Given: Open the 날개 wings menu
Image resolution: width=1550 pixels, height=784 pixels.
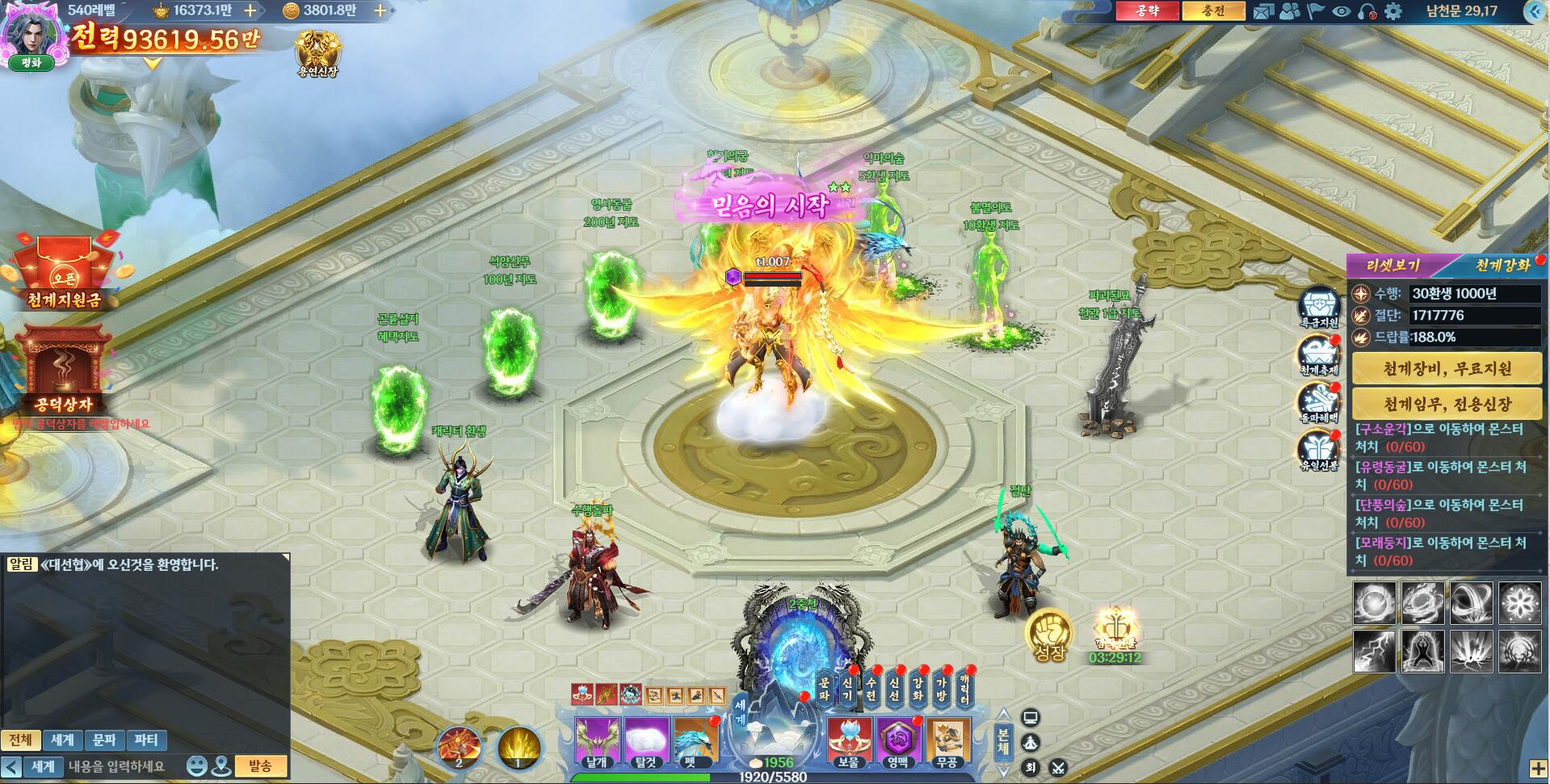Looking at the screenshot, I should pos(597,741).
